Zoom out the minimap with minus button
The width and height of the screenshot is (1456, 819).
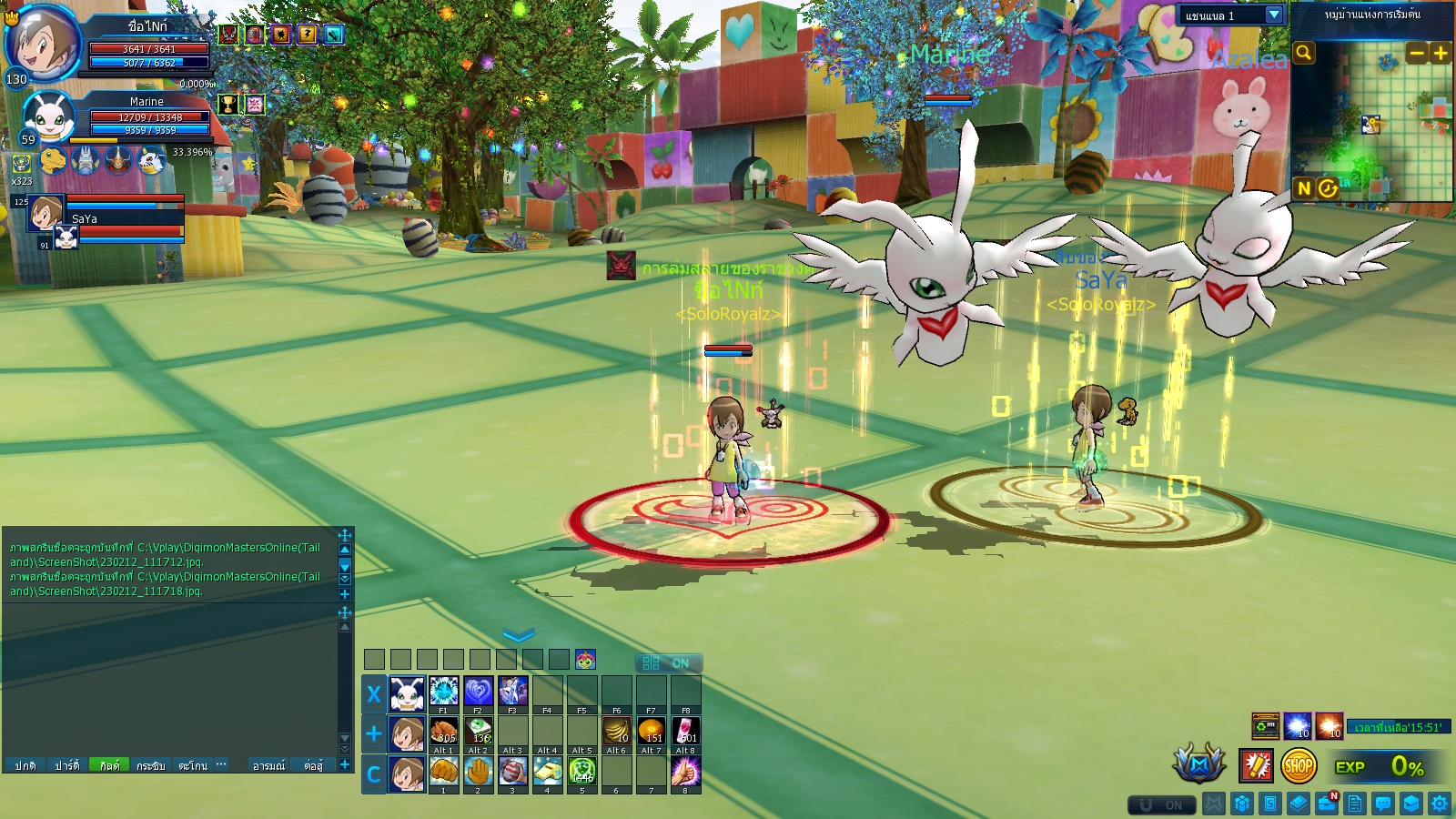tap(1416, 53)
